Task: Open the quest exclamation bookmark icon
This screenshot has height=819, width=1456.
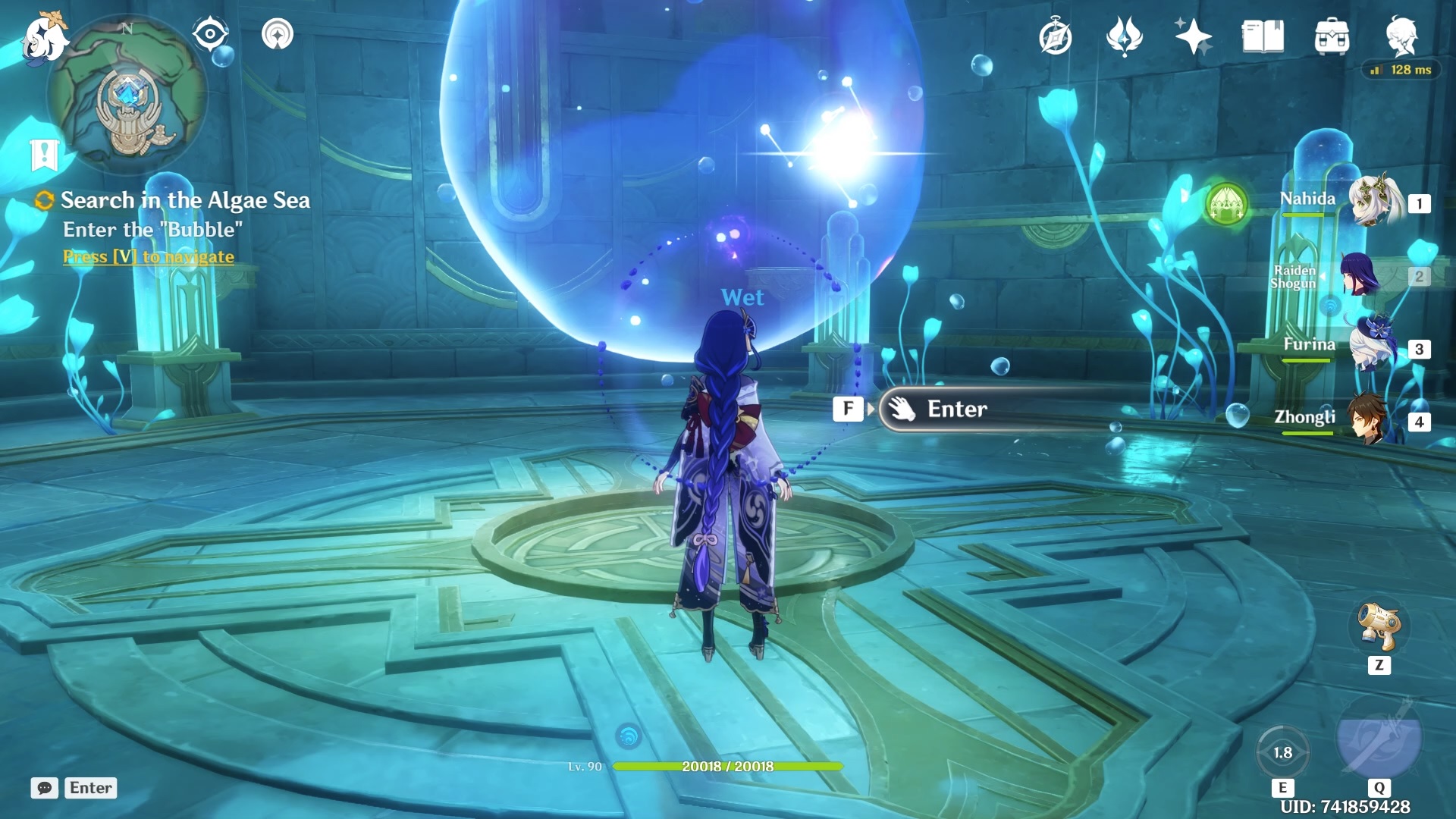Action: click(44, 155)
